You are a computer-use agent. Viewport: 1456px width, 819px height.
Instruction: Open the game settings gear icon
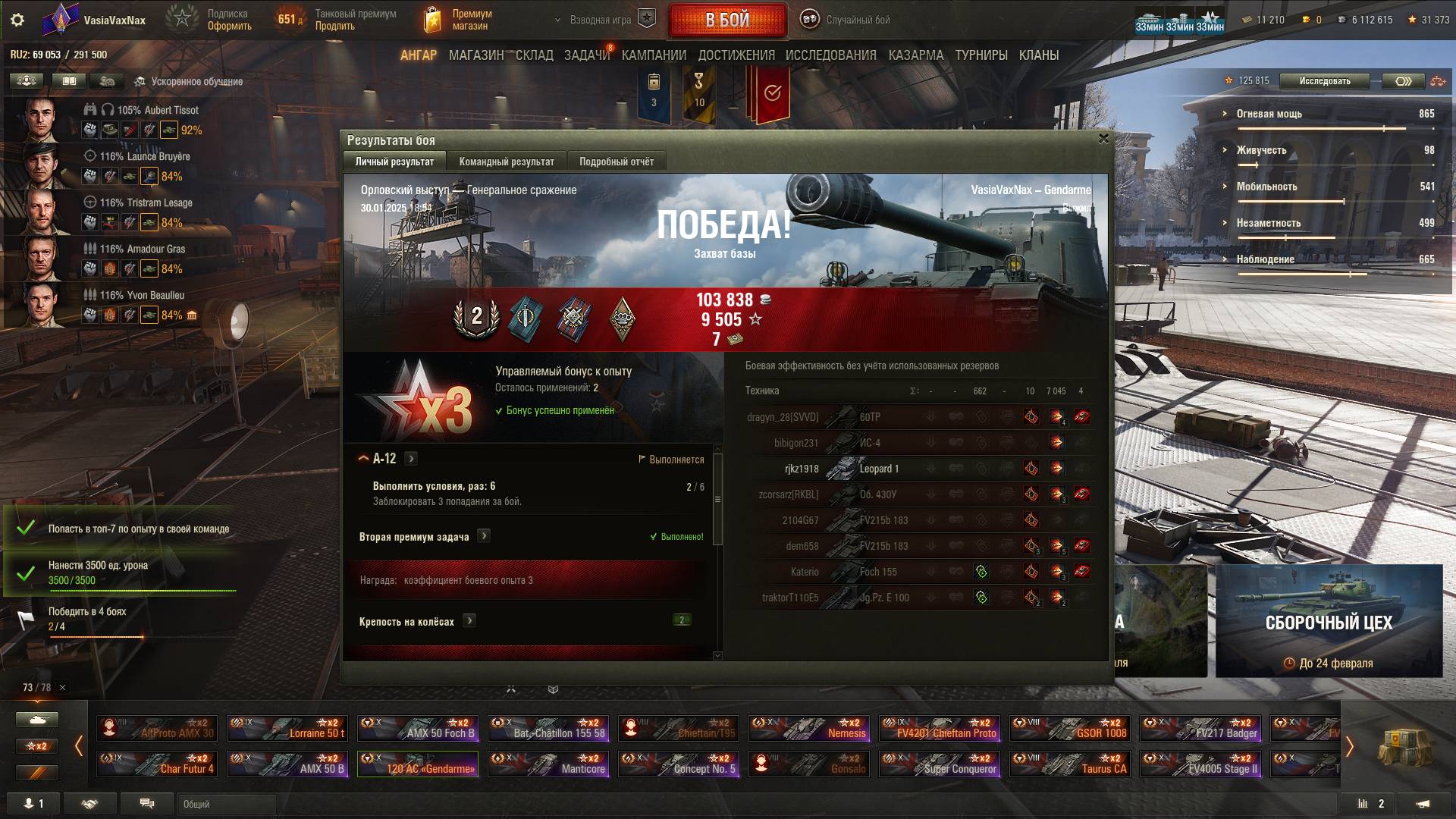[17, 20]
